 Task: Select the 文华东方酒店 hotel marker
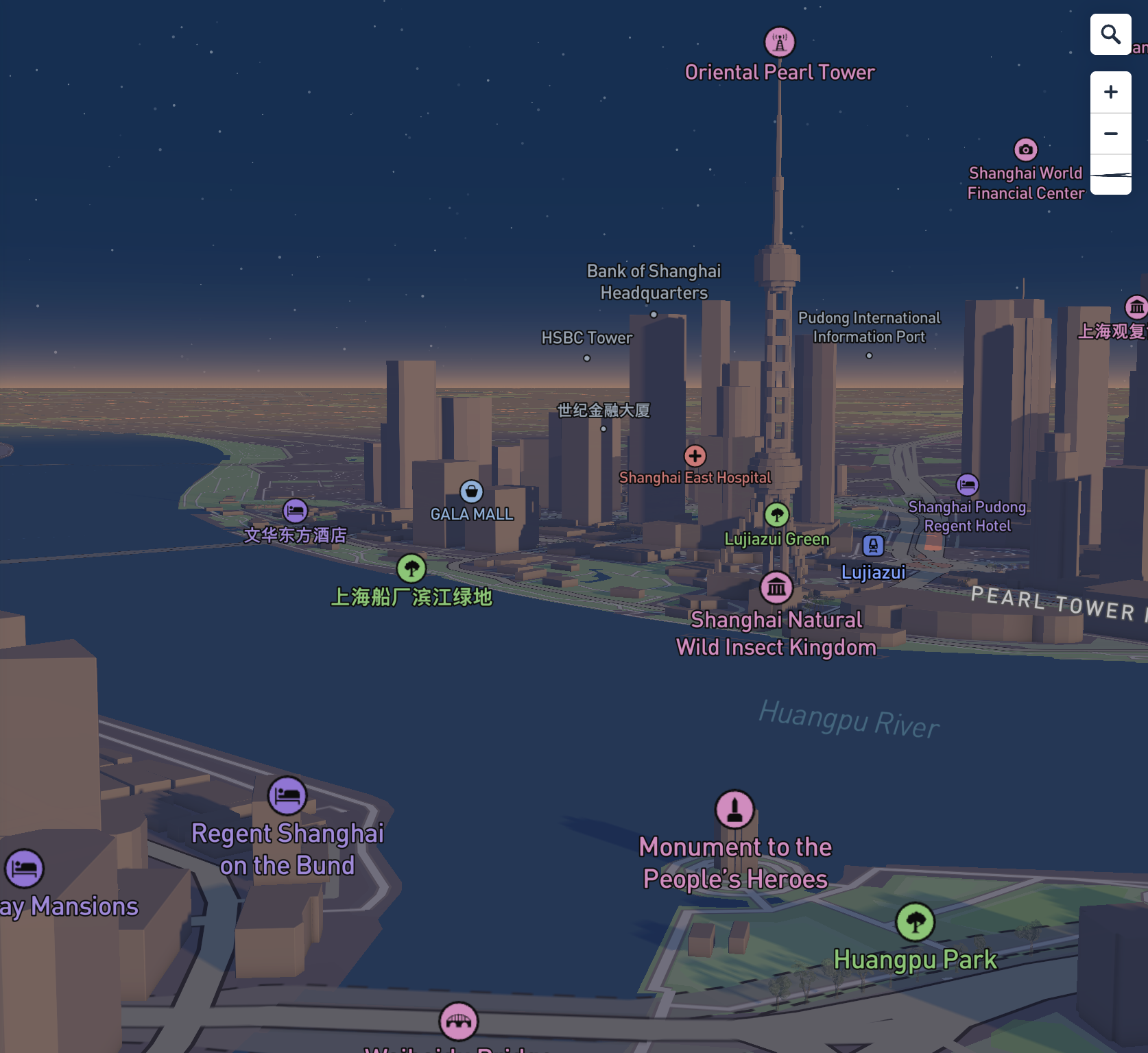pyautogui.click(x=295, y=511)
